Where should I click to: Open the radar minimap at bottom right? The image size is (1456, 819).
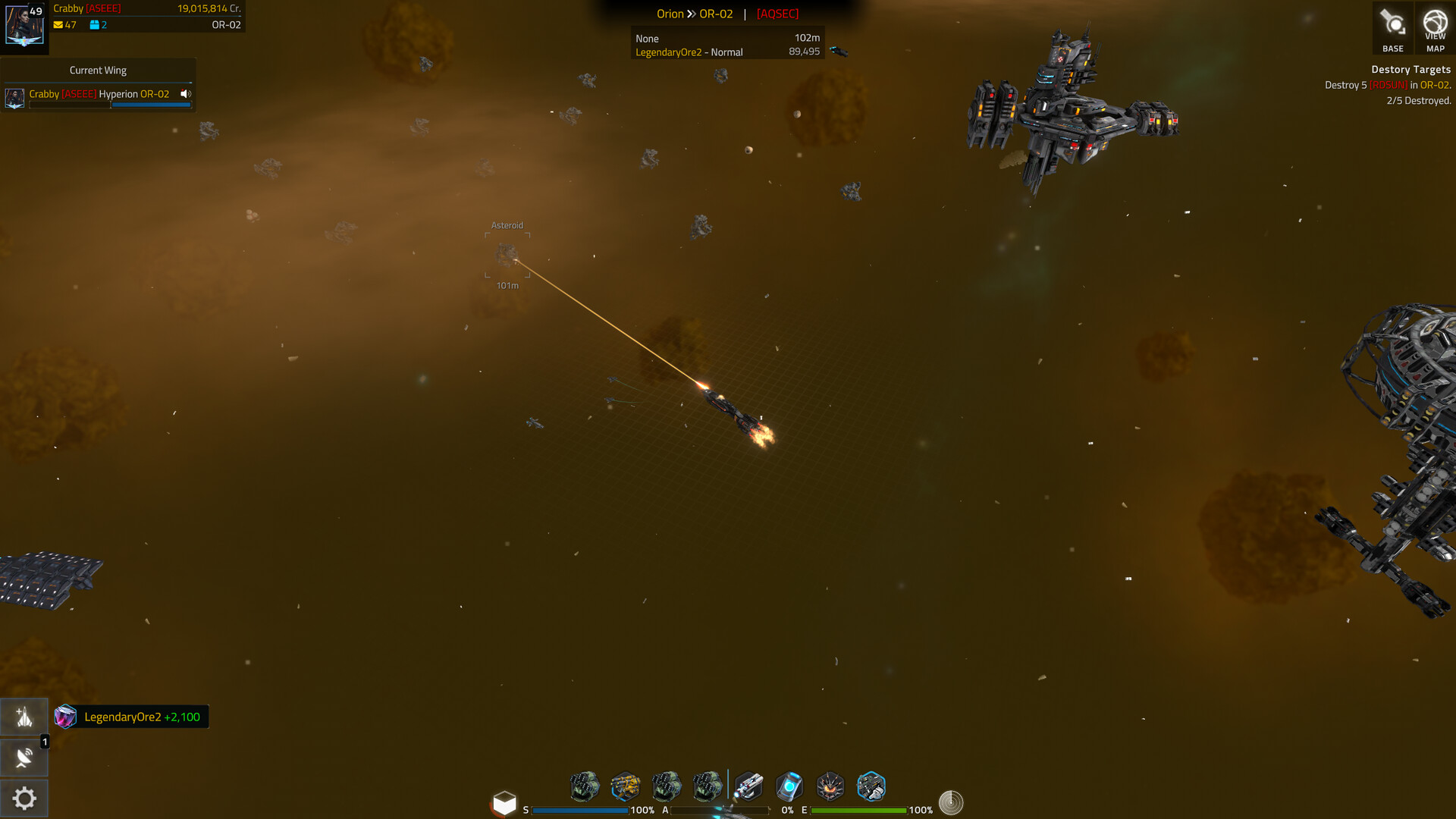click(x=952, y=801)
